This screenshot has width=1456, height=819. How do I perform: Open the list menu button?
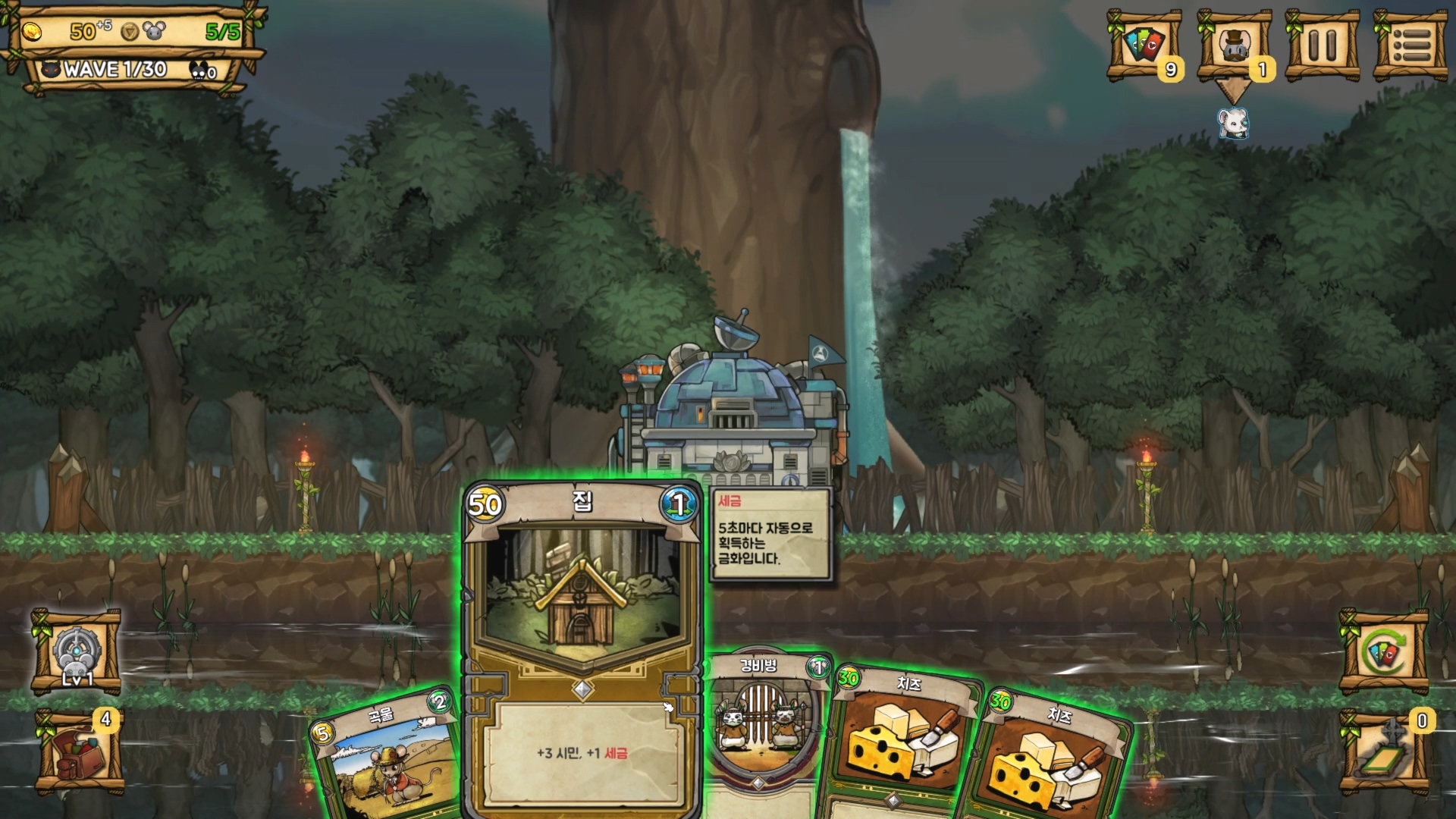(x=1410, y=45)
